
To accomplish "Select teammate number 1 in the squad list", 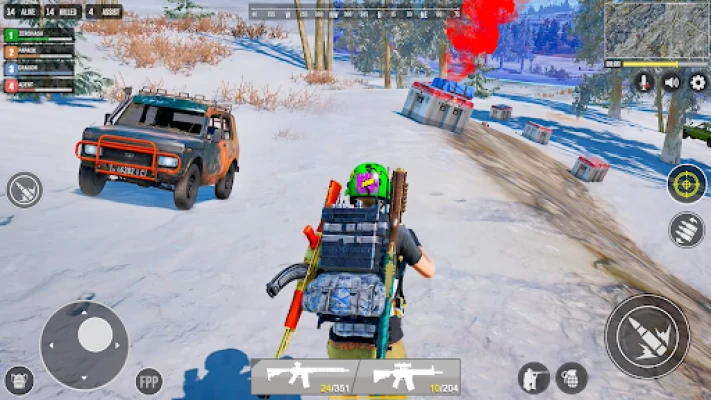I will click(40, 35).
